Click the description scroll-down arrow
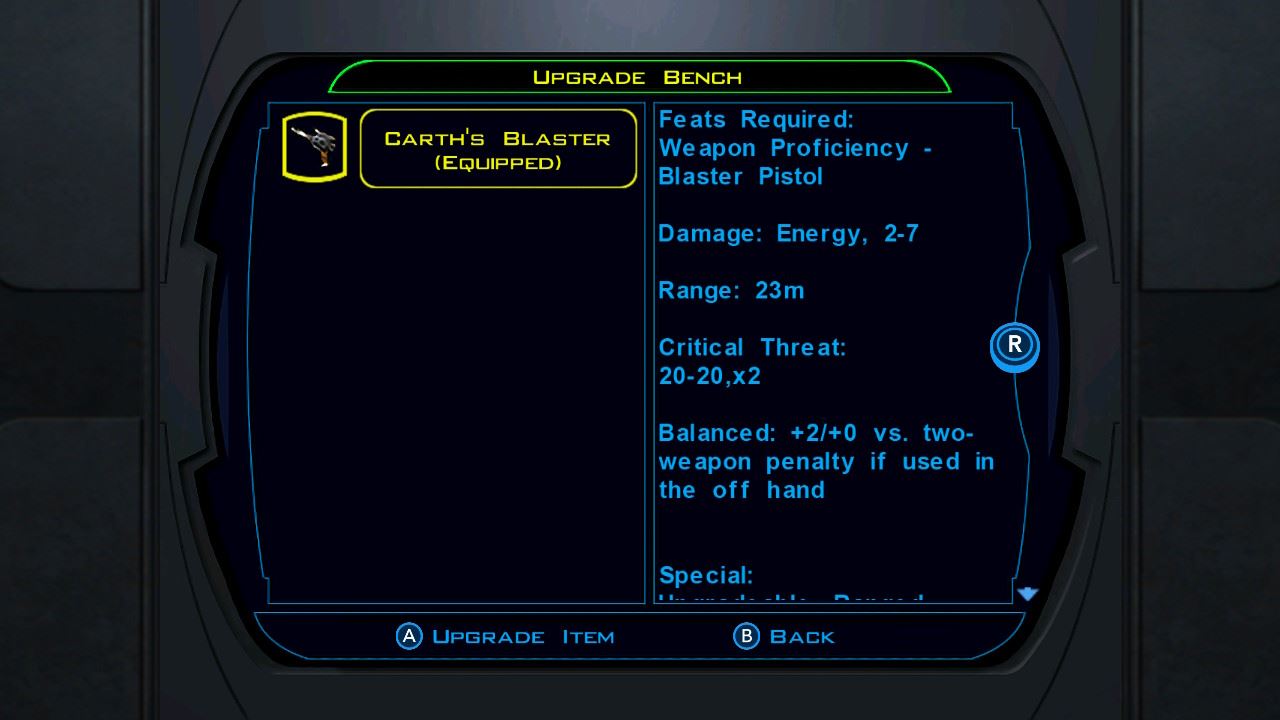1280x720 pixels. coord(1027,594)
